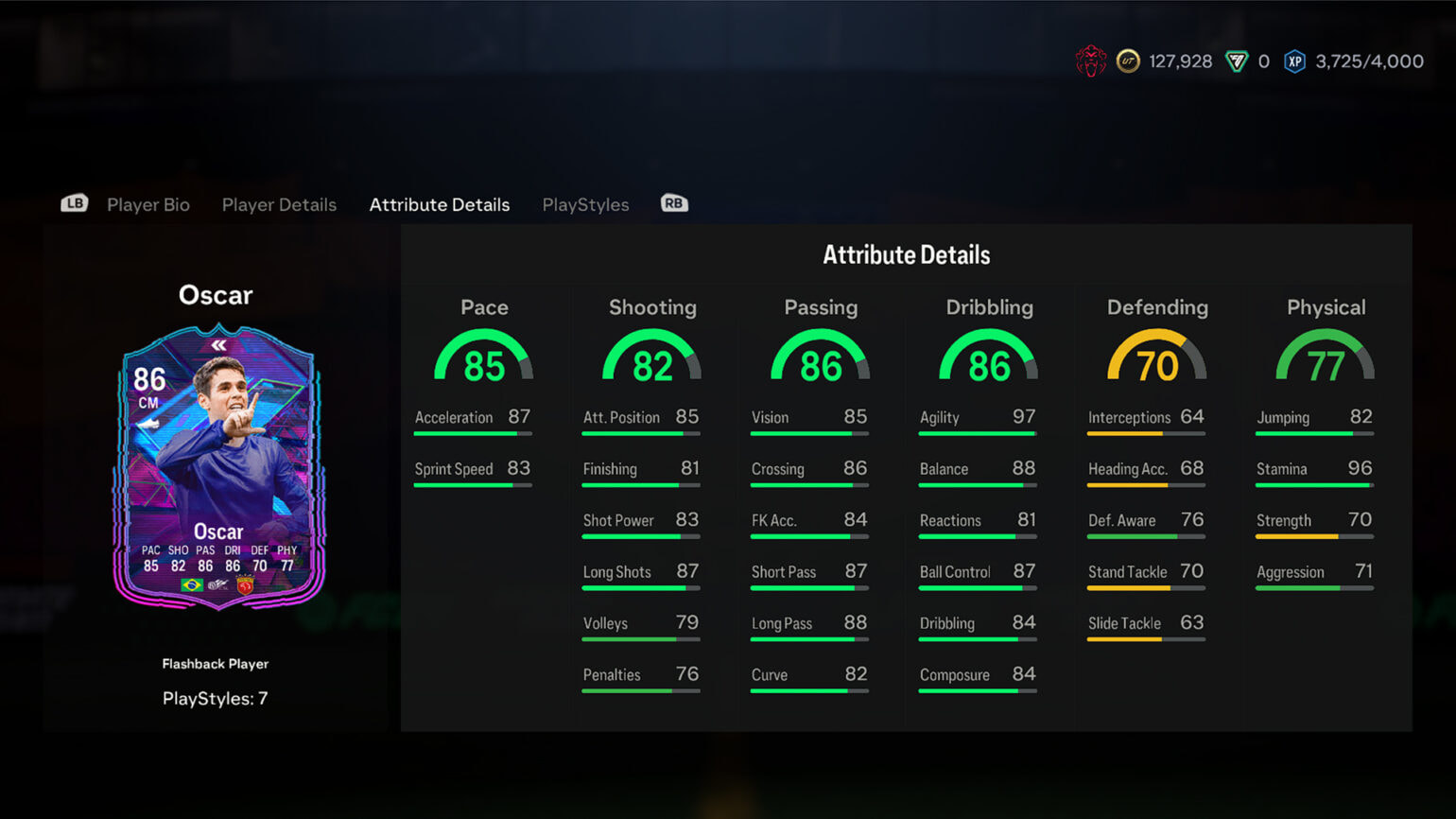
Task: Click the LB bumper icon next to Player Bio
Action: tap(74, 203)
